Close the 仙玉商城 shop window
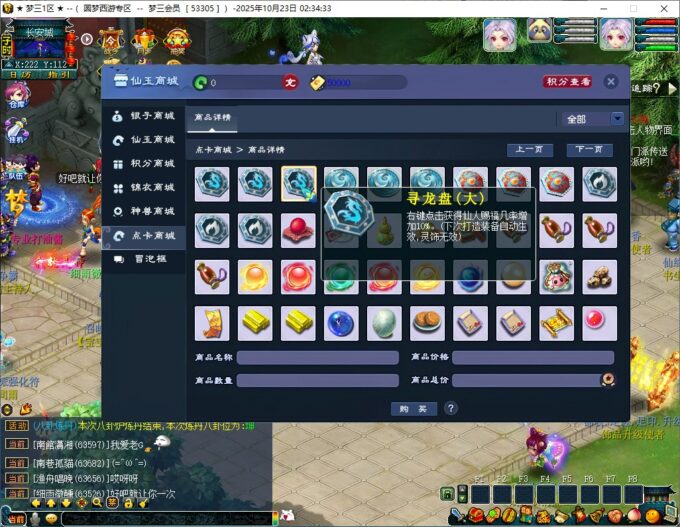Screen dimensions: 680x527 coord(611,82)
